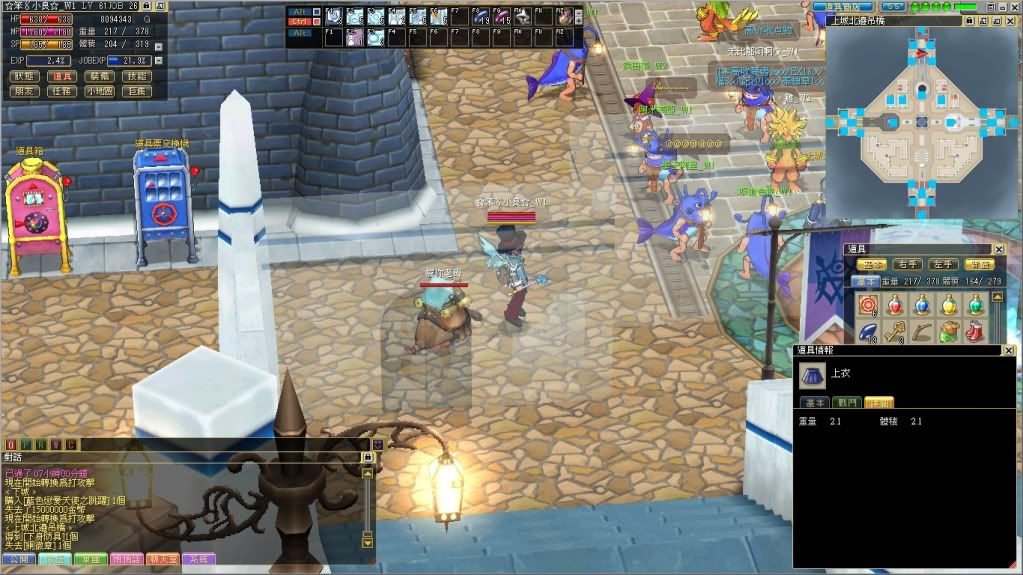Select the red potion in inventory
Image resolution: width=1023 pixels, height=575 pixels.
point(894,305)
